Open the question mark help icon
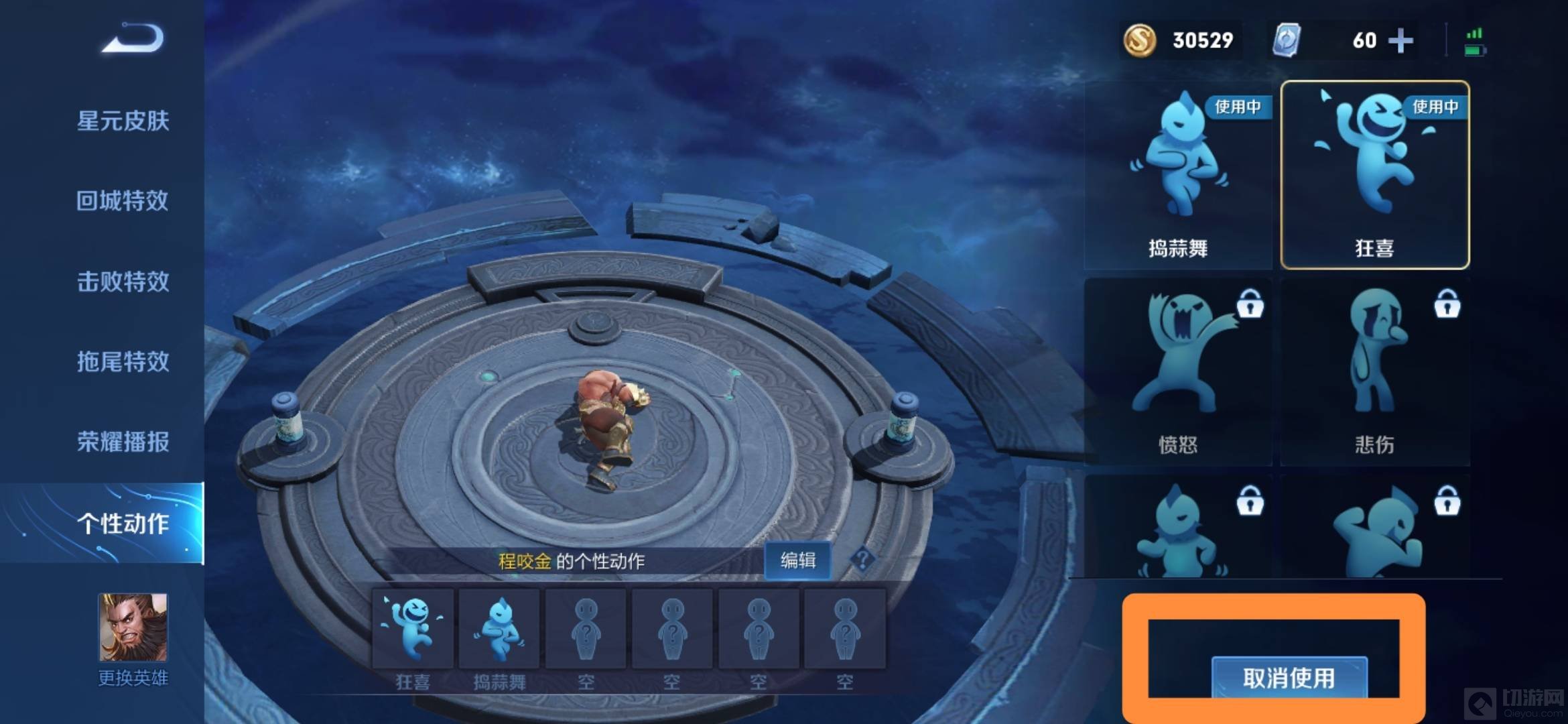The width and height of the screenshot is (1568, 724). [862, 559]
